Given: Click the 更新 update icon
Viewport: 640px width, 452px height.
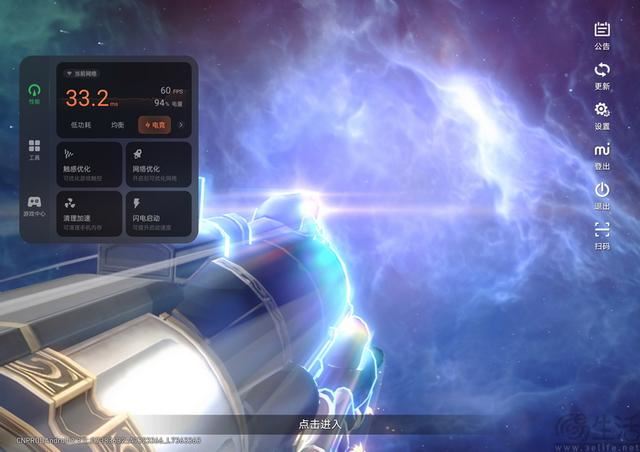Looking at the screenshot, I should click(602, 74).
